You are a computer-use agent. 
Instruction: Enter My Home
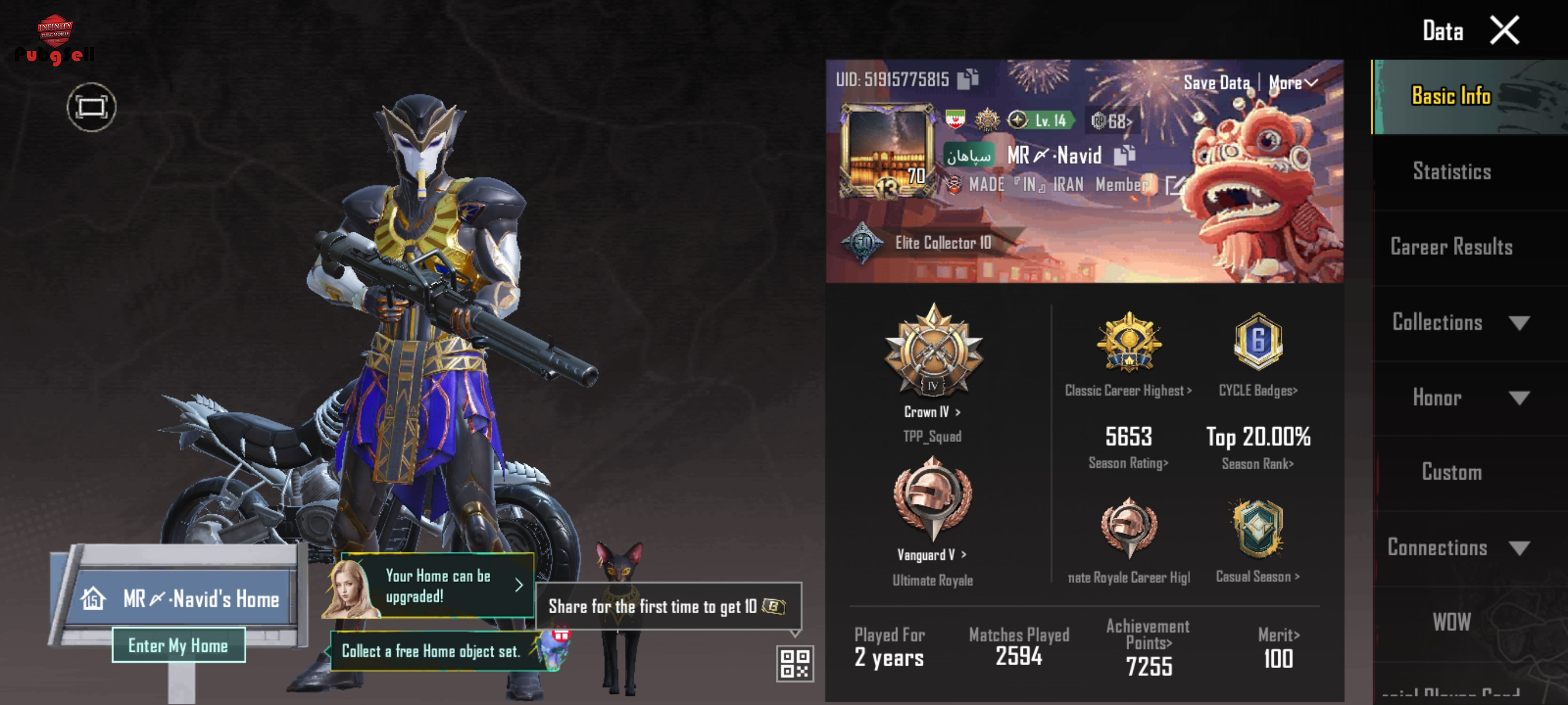point(178,645)
